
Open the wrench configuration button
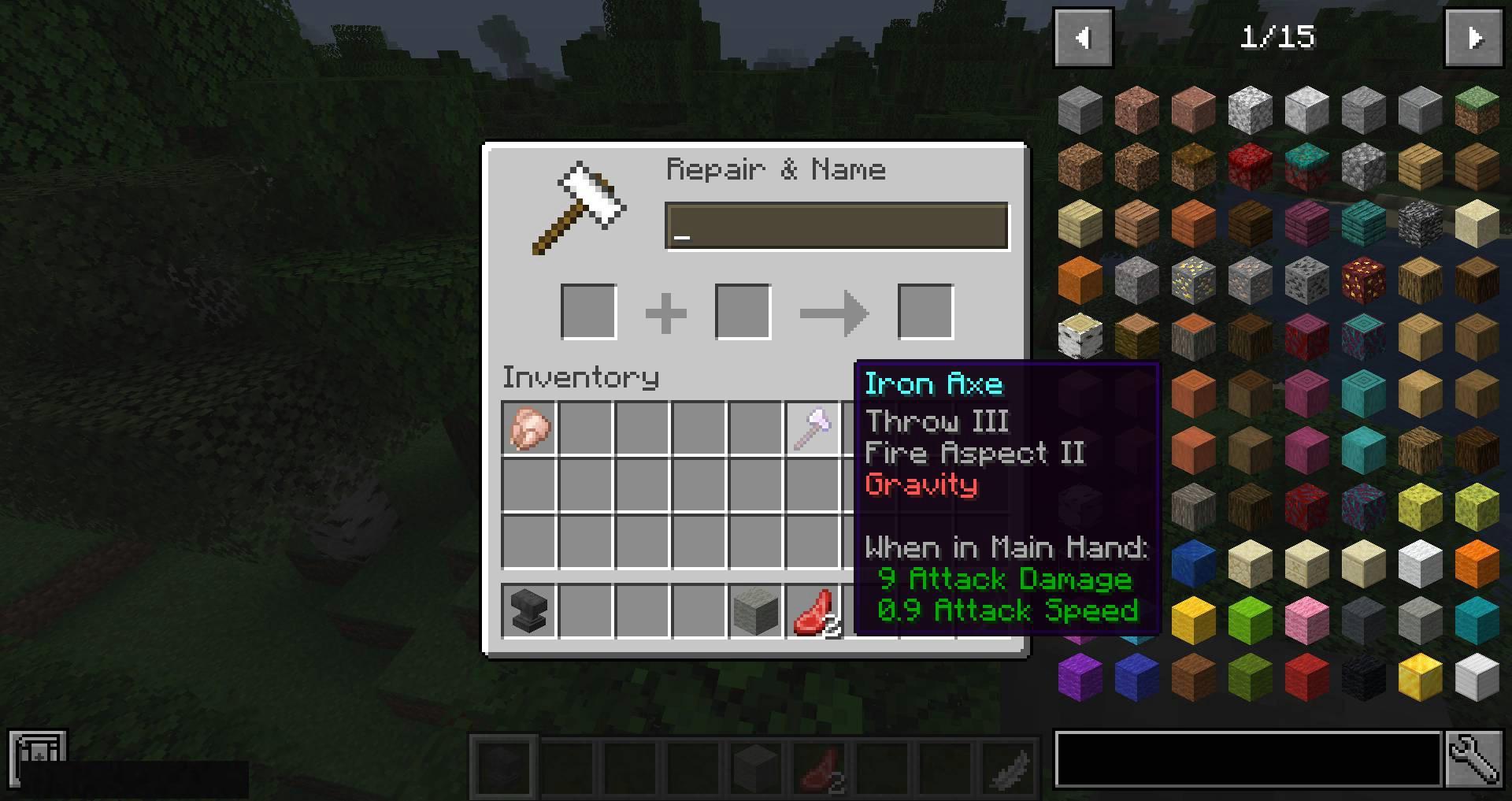coord(1473,759)
